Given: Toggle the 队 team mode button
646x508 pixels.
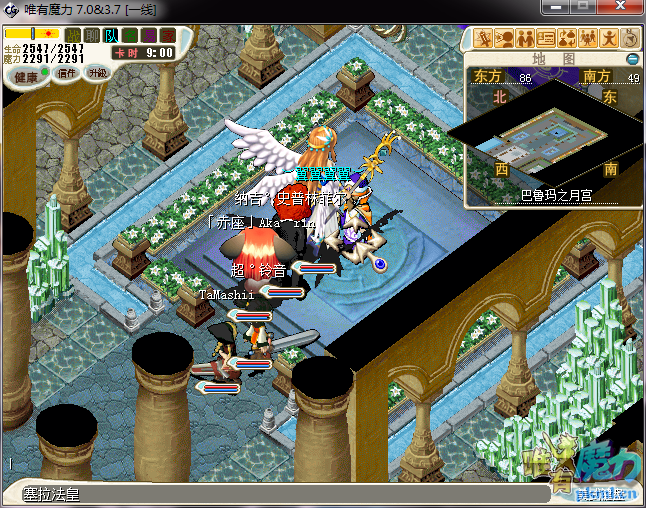Looking at the screenshot, I should [111, 36].
